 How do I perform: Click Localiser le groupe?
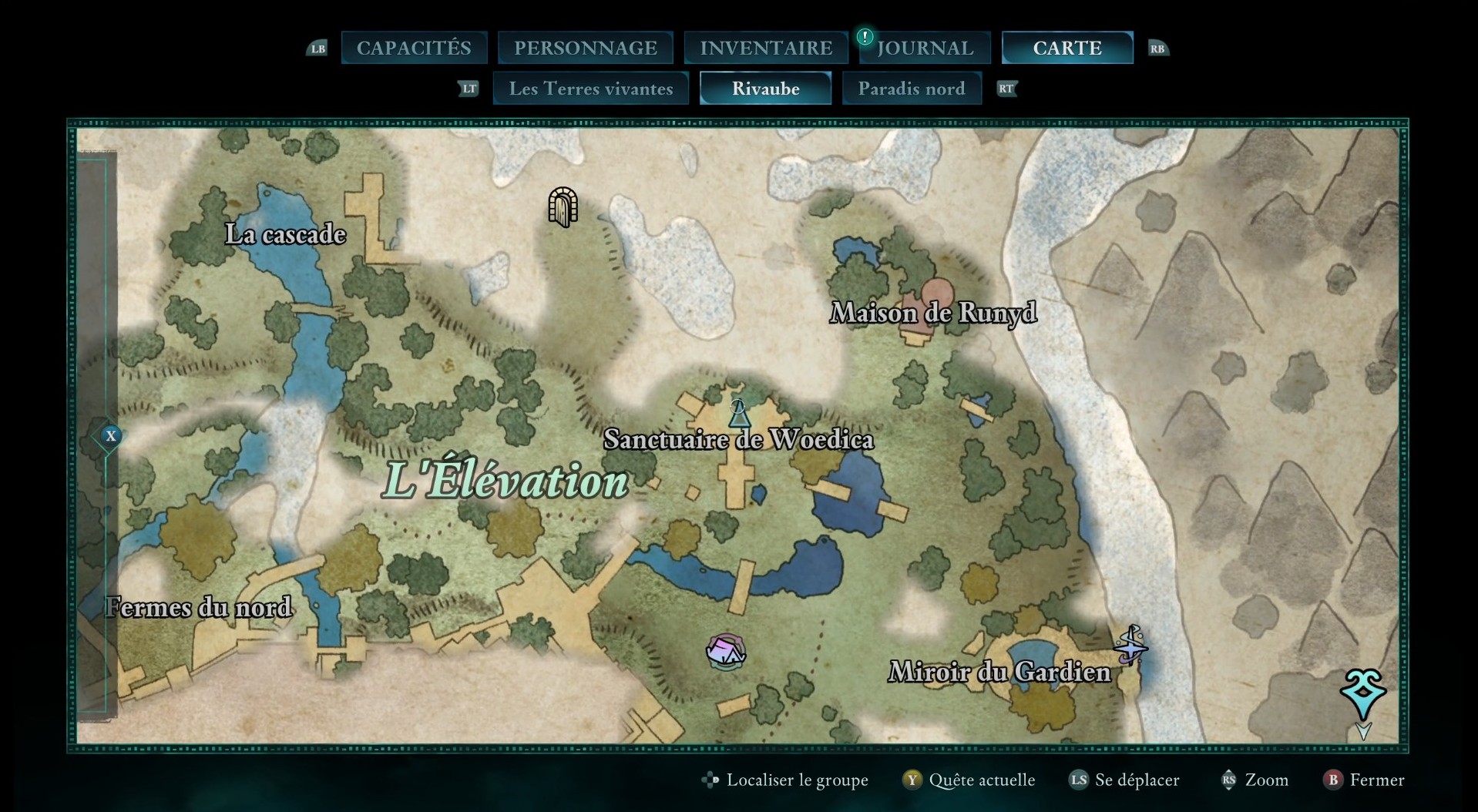point(797,780)
